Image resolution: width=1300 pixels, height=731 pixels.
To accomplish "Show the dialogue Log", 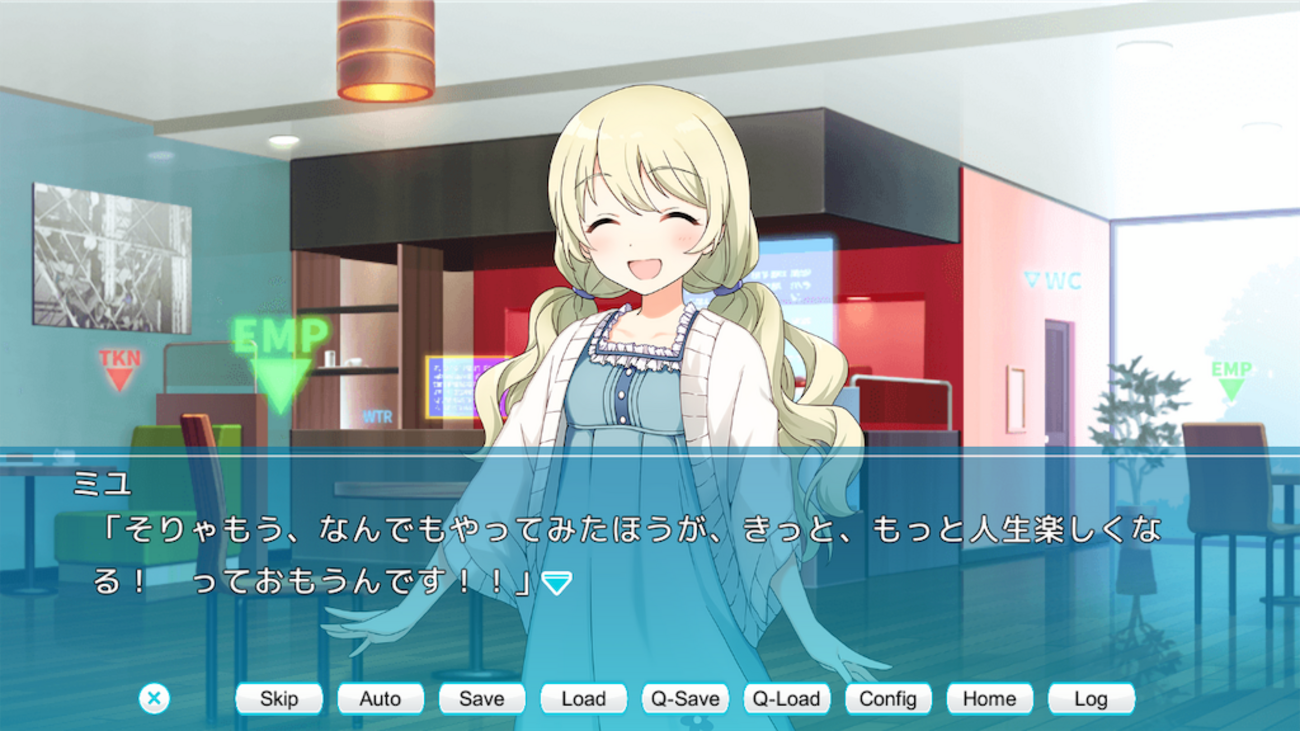I will [x=1091, y=699].
